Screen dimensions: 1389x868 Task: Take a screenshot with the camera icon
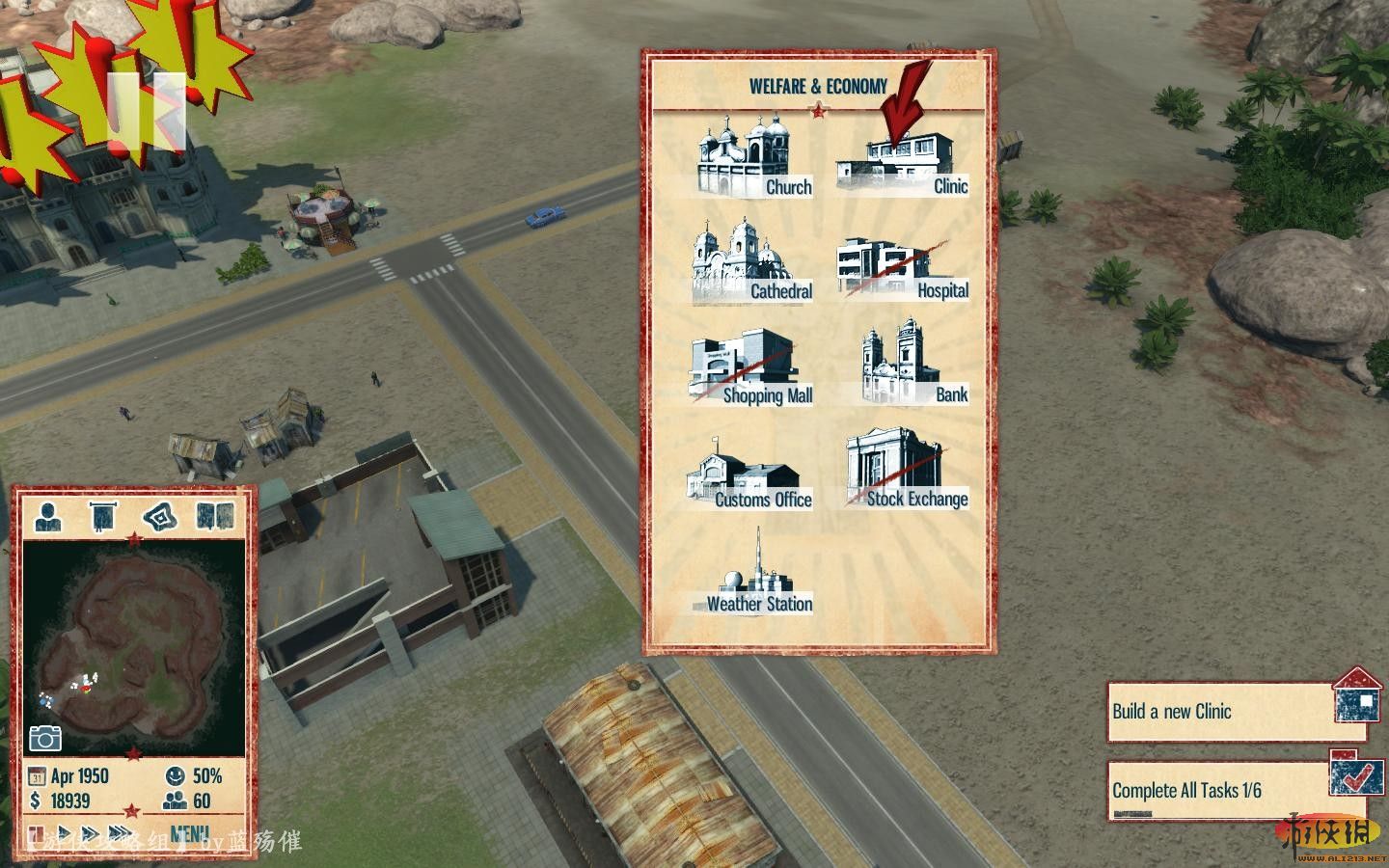[45, 738]
